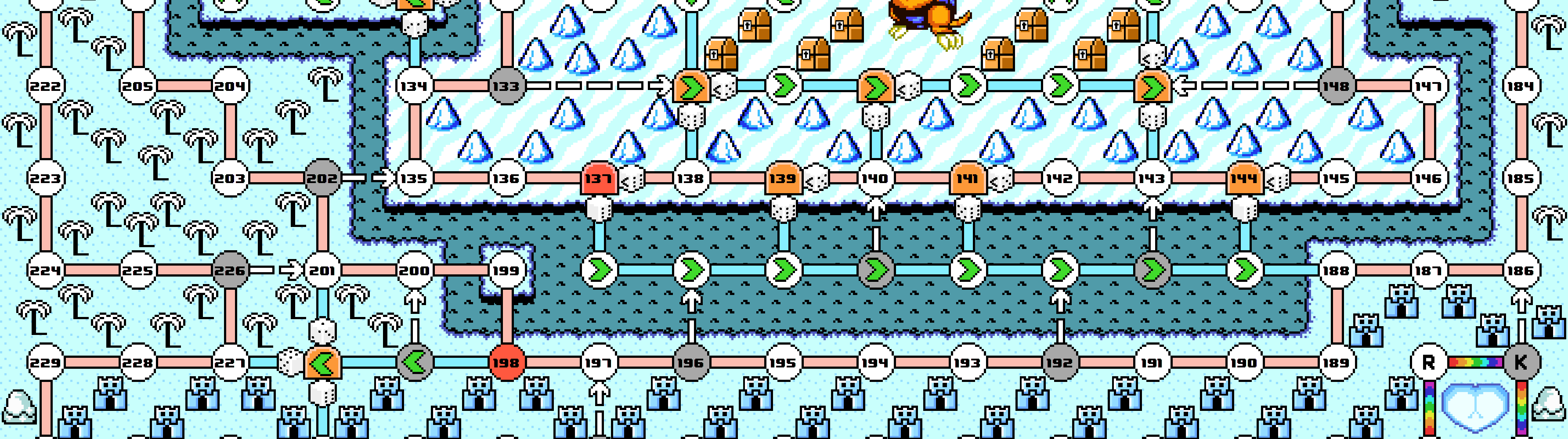The image size is (1568, 439).
Task: Choose the gray level 133 node
Action: (506, 86)
